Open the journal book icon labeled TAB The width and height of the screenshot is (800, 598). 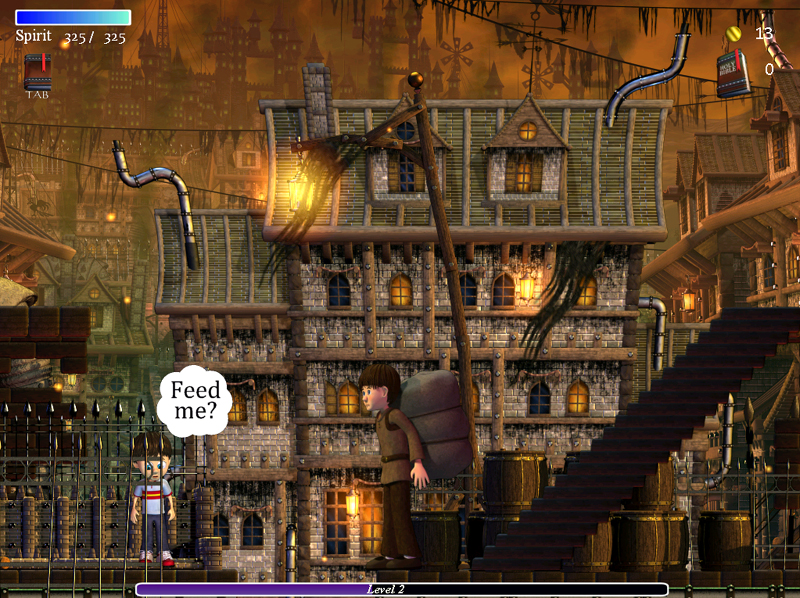[x=39, y=72]
